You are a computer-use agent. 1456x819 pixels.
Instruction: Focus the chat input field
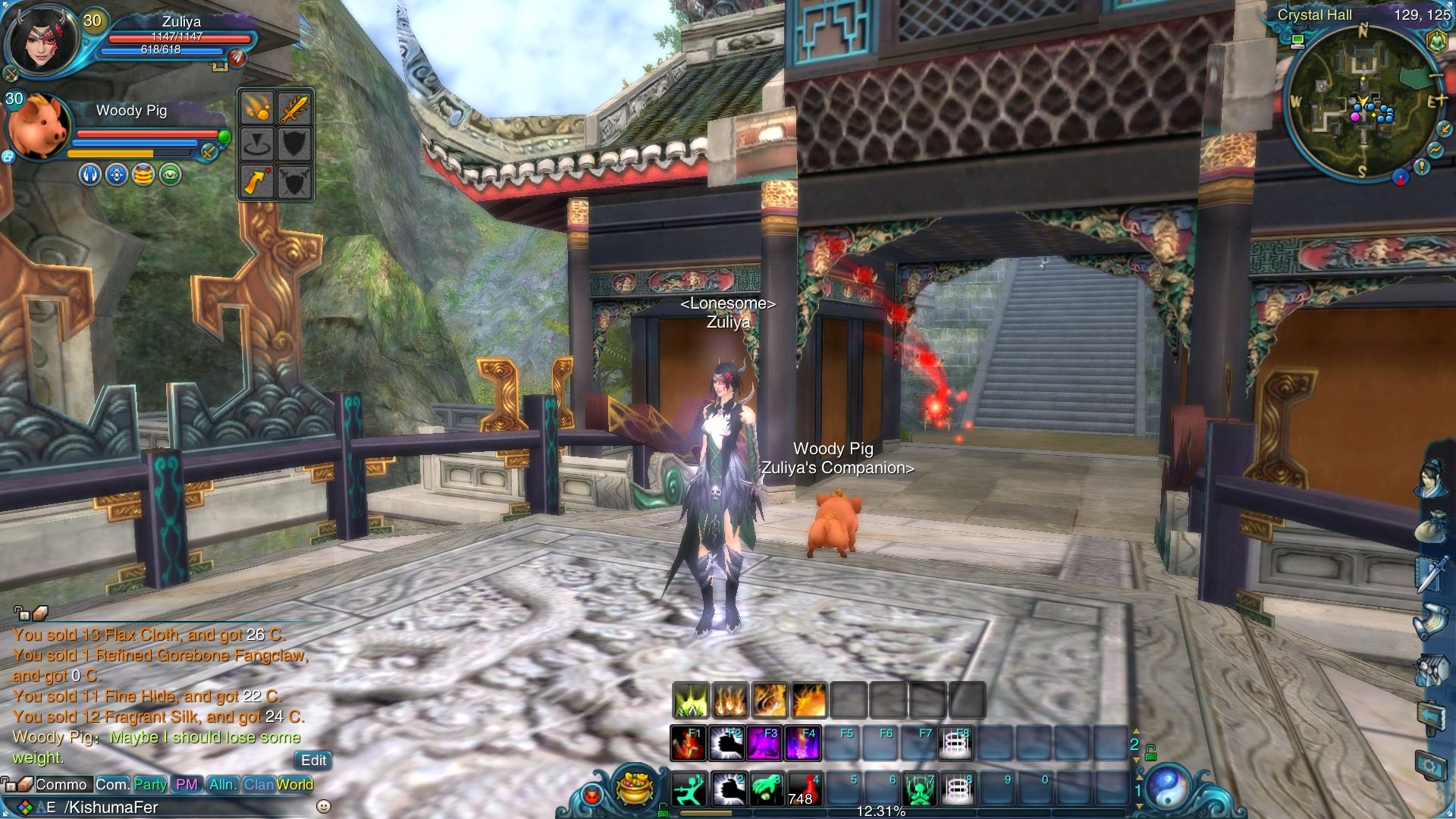point(182,807)
